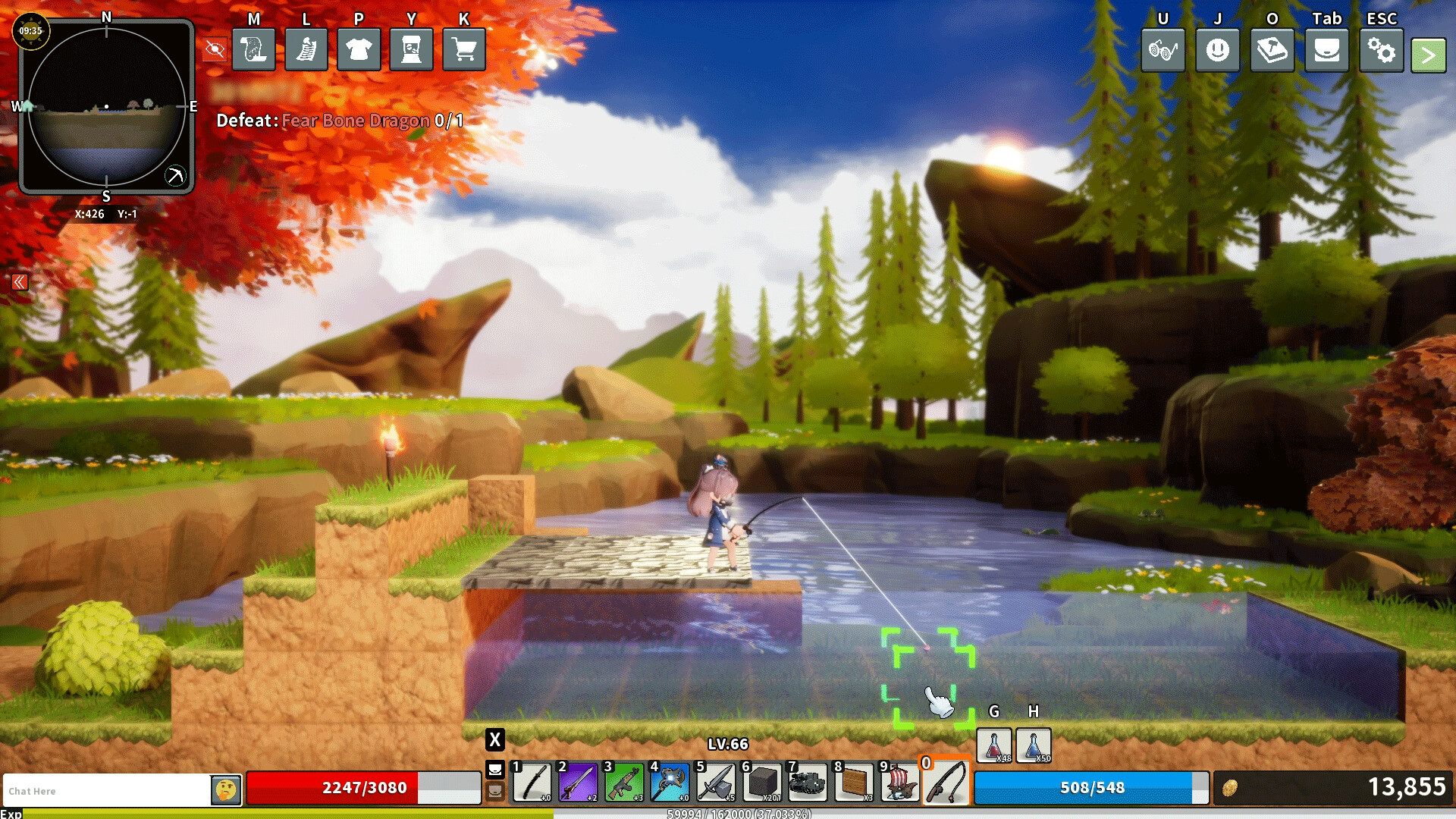Open the shopping cart store
Screen dimensions: 1456x819
click(464, 50)
